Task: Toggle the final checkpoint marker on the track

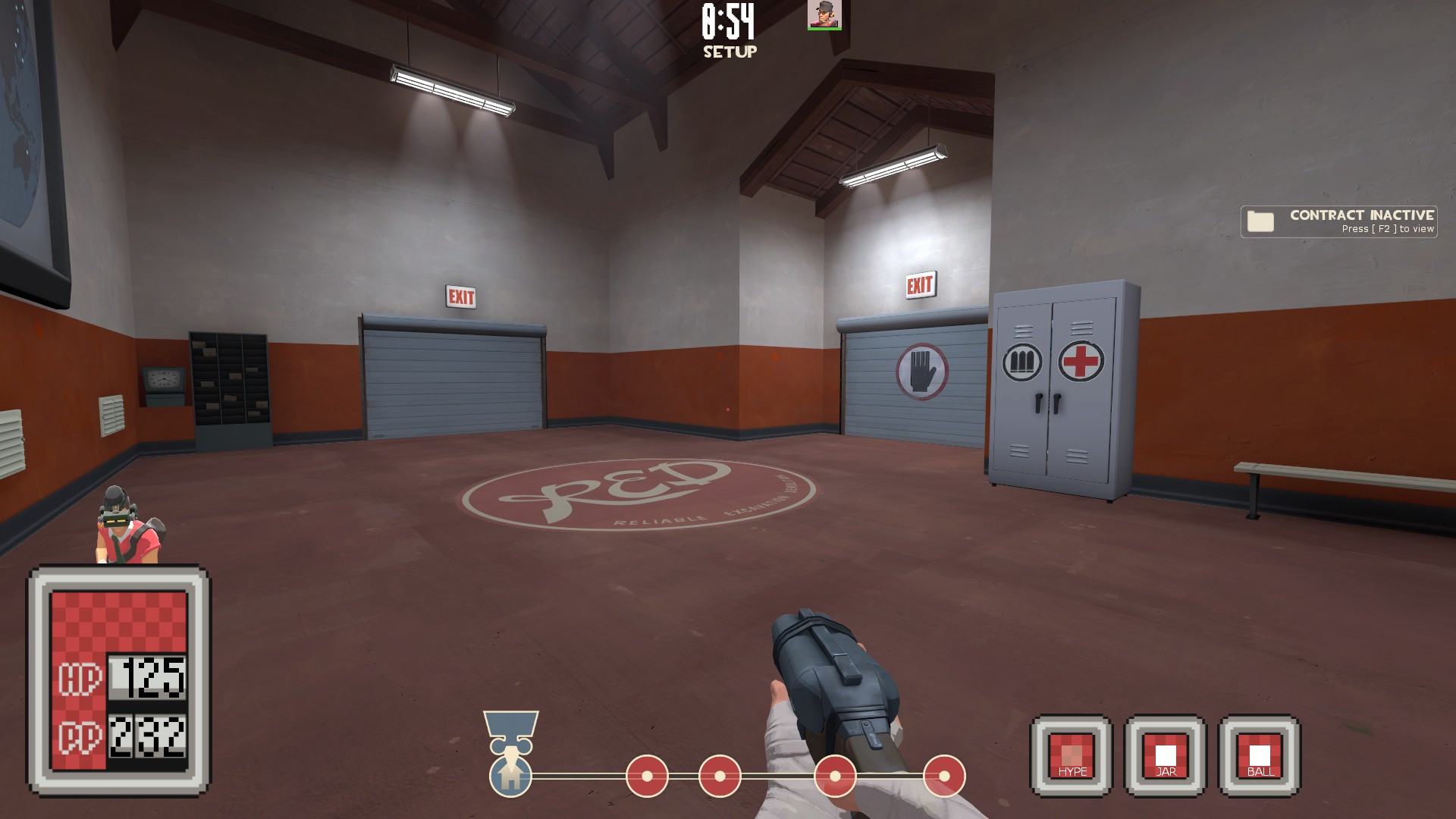Action: 944,777
